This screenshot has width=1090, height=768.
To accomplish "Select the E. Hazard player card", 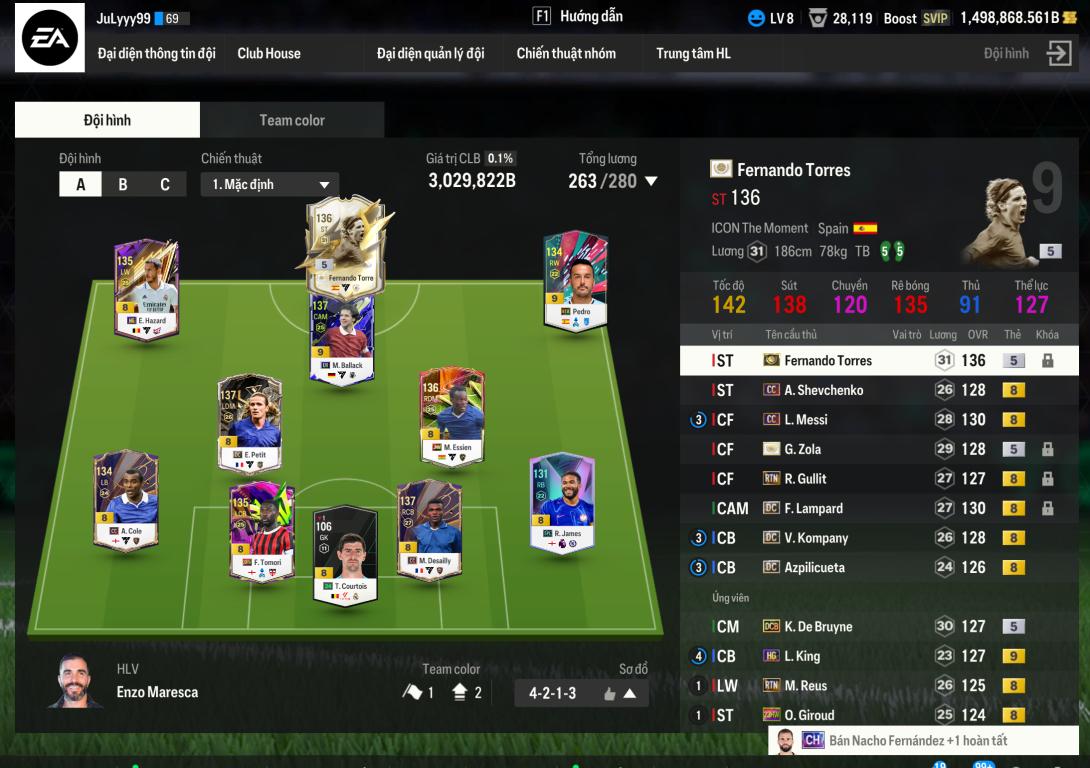I will [146, 289].
